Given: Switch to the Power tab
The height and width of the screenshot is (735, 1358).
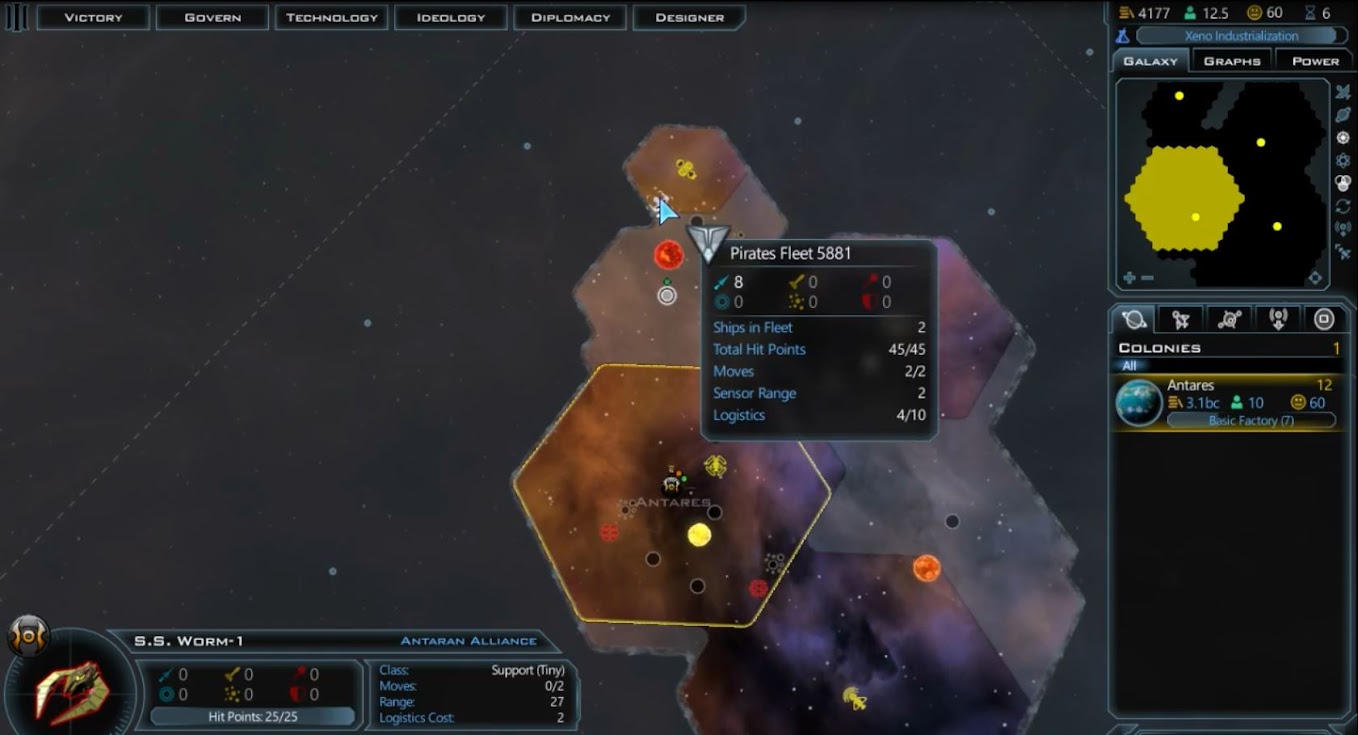Looking at the screenshot, I should click(1315, 61).
